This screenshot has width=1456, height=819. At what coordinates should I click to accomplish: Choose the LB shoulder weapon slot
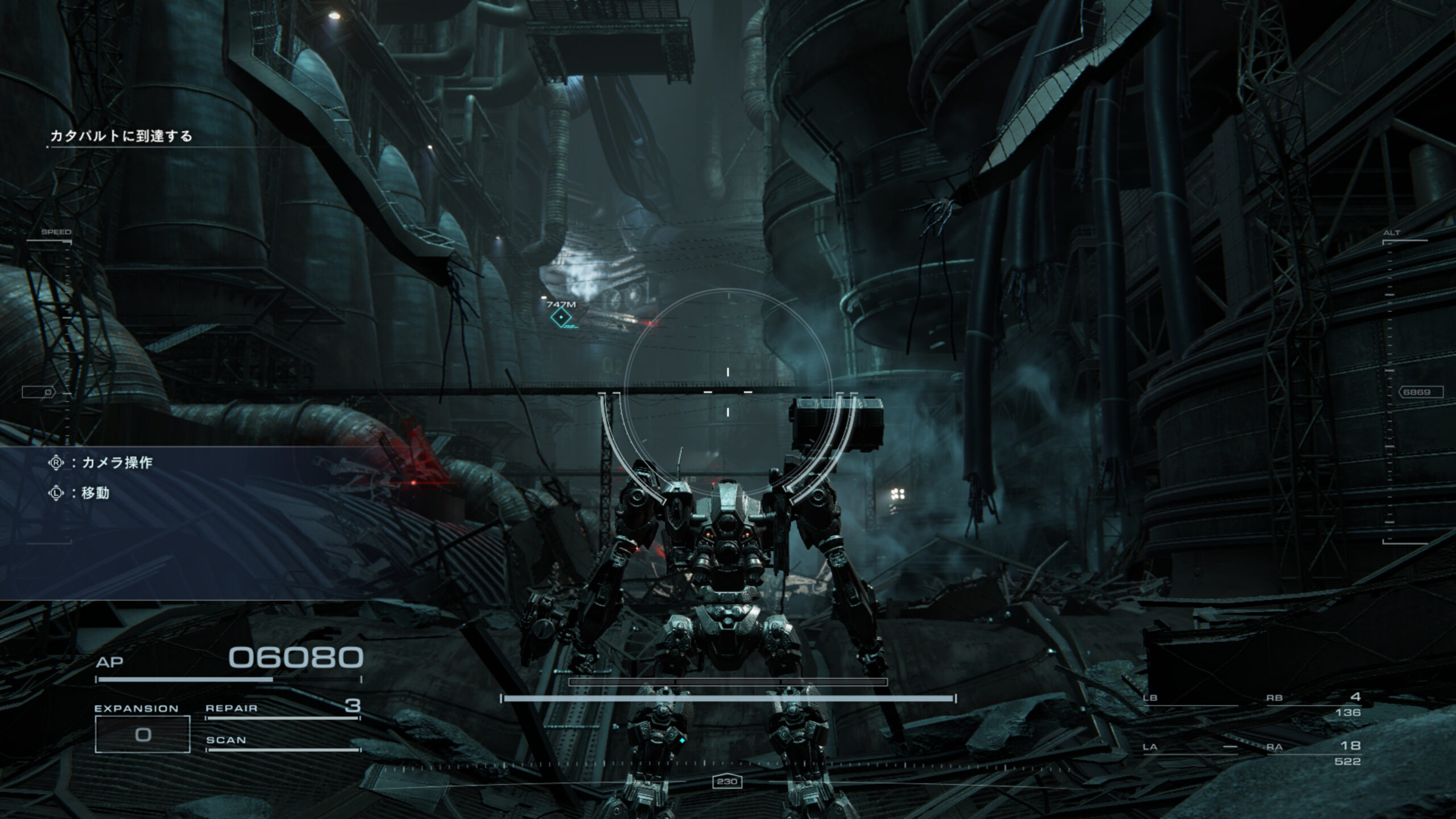click(x=1190, y=699)
